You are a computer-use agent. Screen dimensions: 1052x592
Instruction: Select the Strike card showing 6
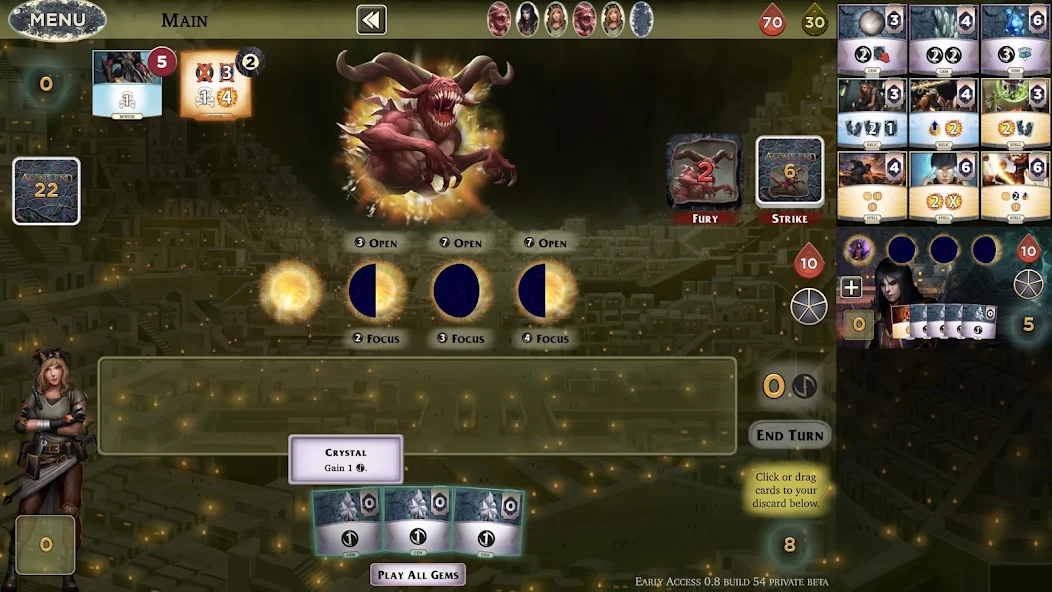pos(789,173)
